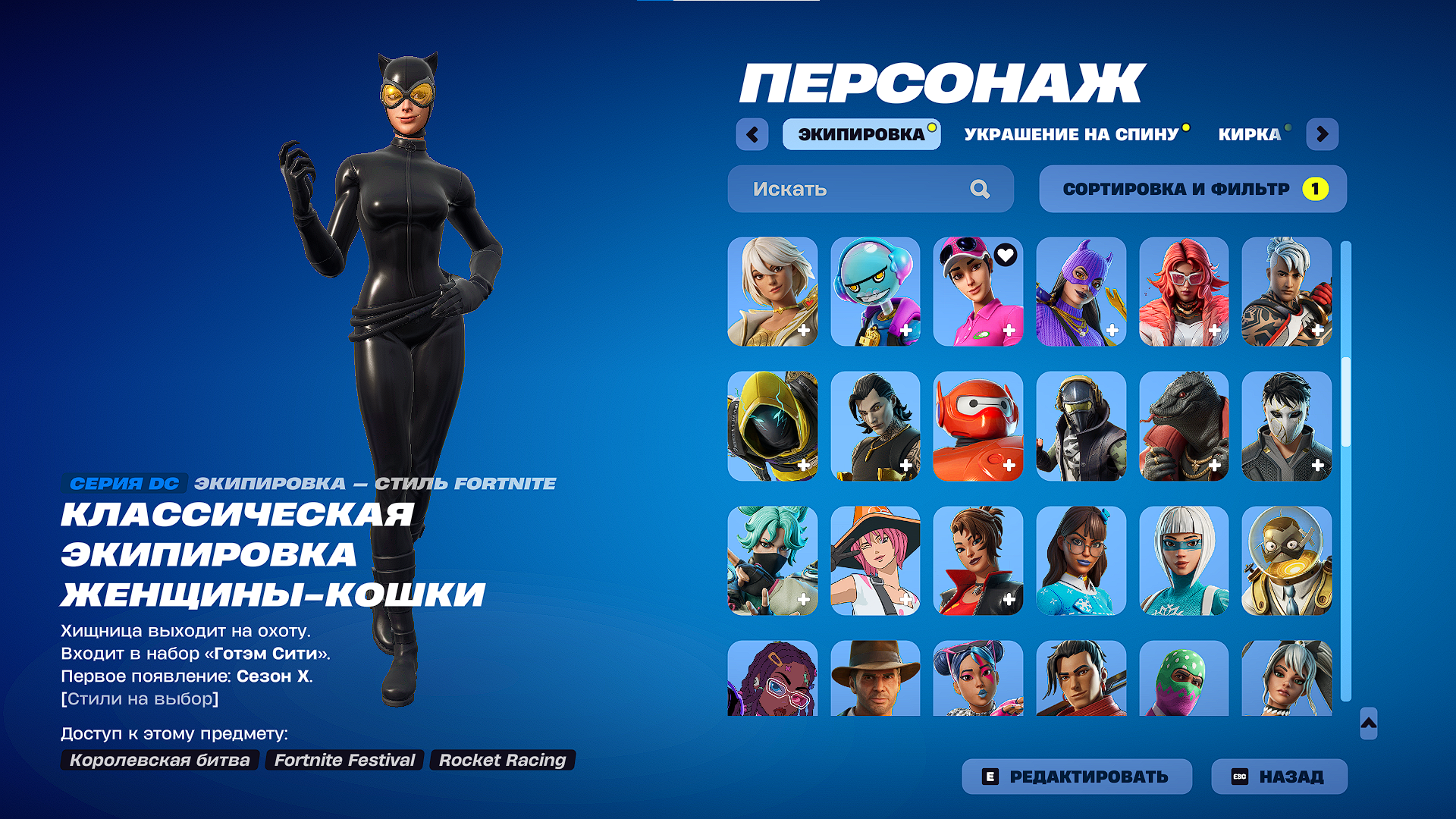Choose the yellow hooded outfit
Screen dimensions: 1456x819
(772, 426)
